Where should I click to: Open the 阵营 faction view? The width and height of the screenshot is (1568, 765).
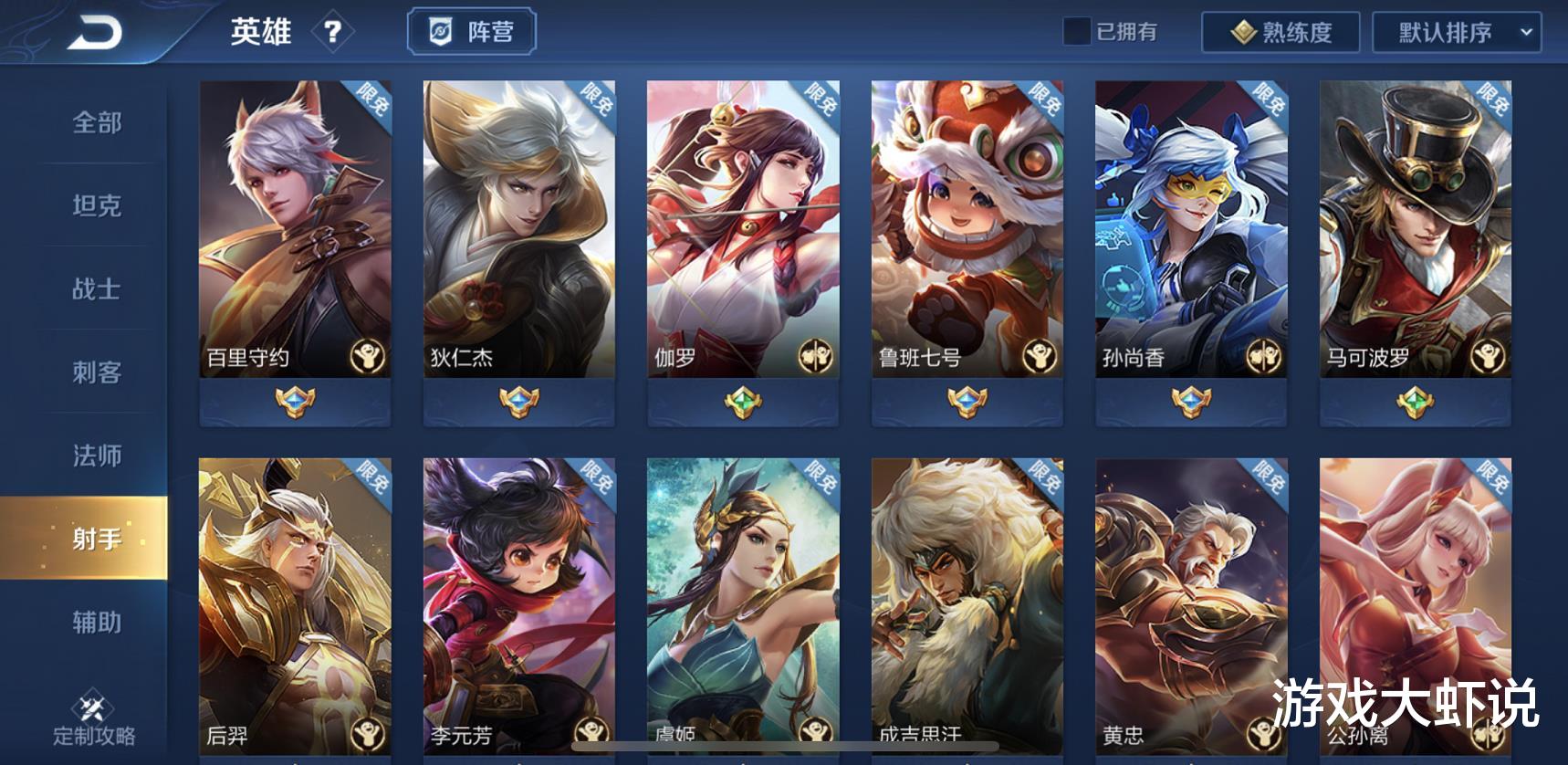(x=472, y=30)
